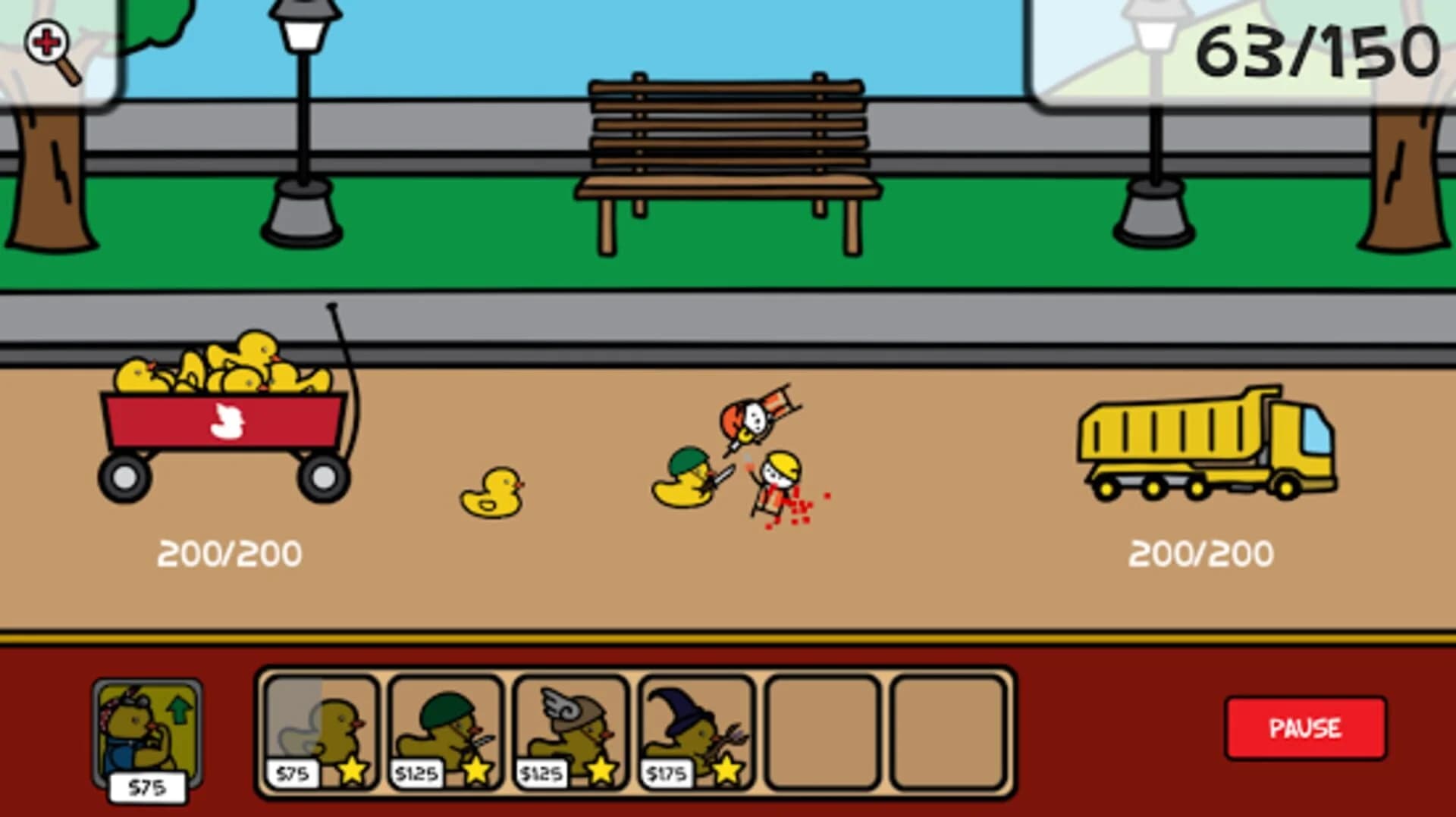Click the star on the basic duck card
Screen dimensions: 1456x817
click(x=351, y=771)
